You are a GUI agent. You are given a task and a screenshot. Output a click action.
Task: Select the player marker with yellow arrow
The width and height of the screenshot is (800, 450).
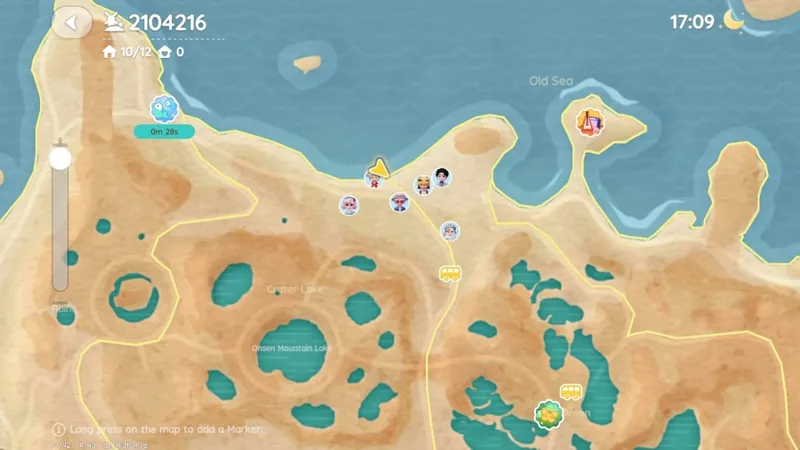pyautogui.click(x=376, y=176)
